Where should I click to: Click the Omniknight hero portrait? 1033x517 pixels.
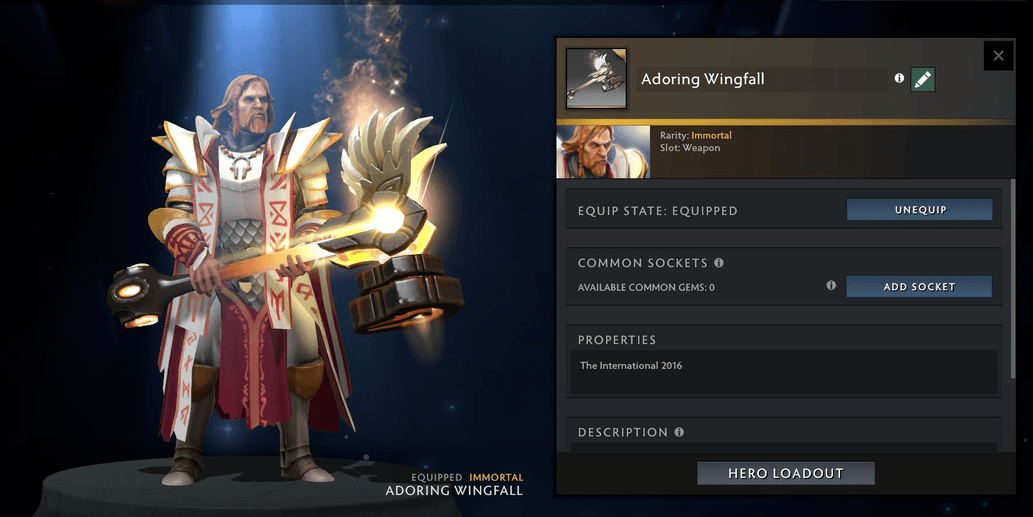tap(603, 152)
